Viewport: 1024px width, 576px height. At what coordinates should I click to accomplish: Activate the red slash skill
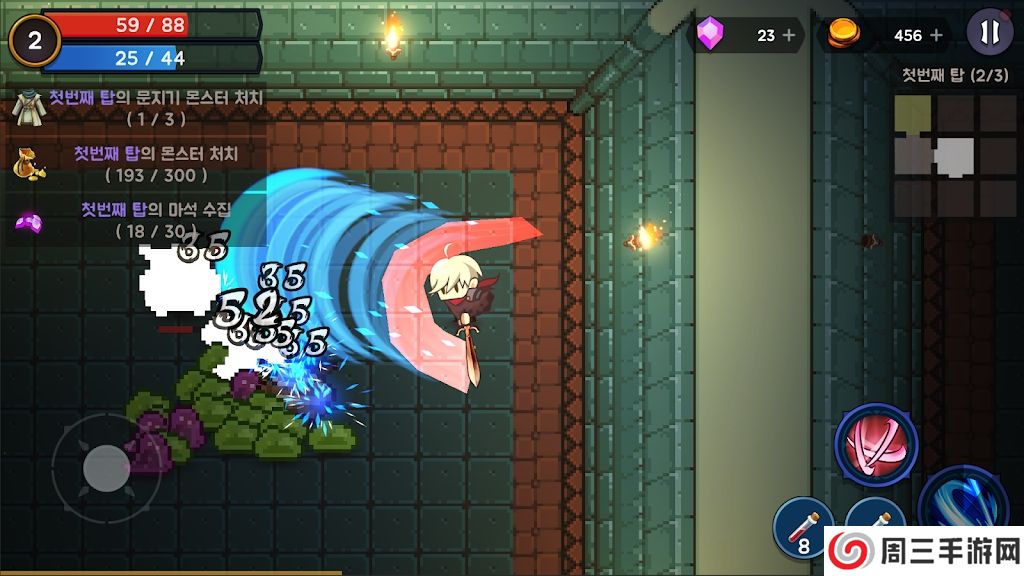tap(876, 445)
